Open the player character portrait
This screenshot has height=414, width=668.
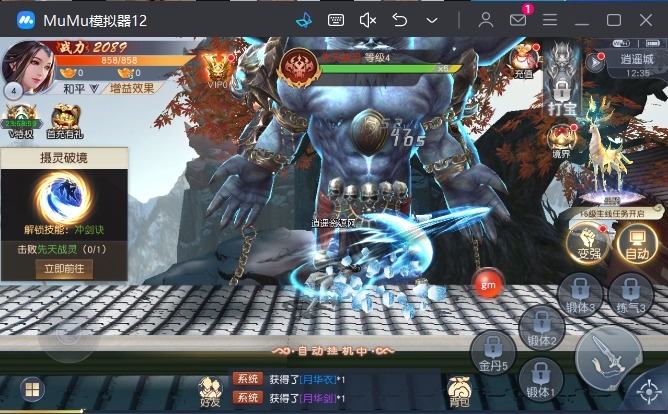(x=28, y=66)
